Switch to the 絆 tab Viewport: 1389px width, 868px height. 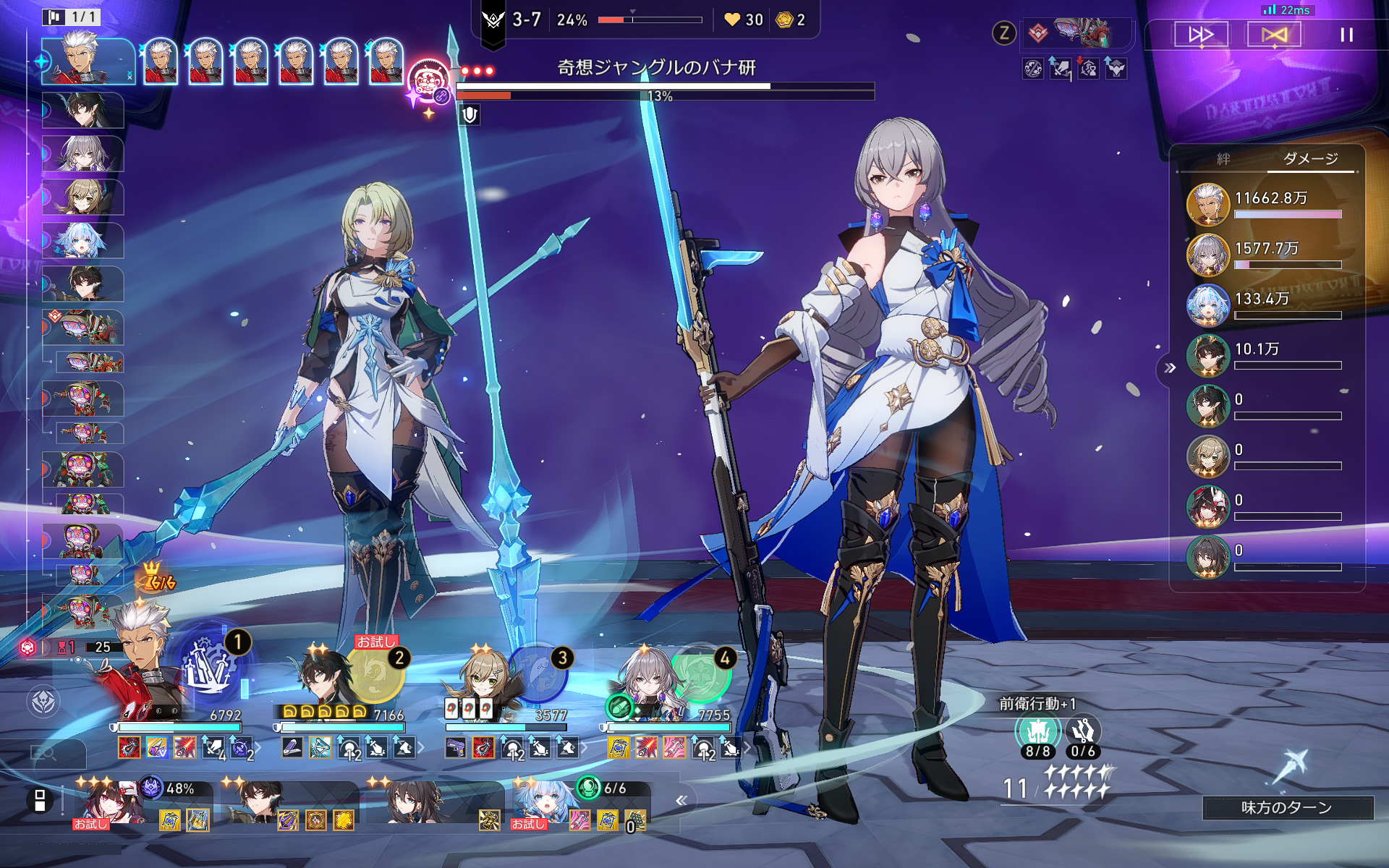coord(1223,159)
